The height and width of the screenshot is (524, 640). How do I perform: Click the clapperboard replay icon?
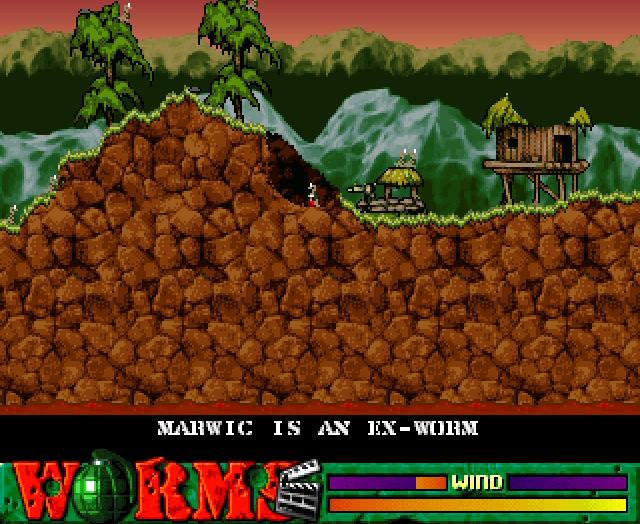click(x=299, y=488)
